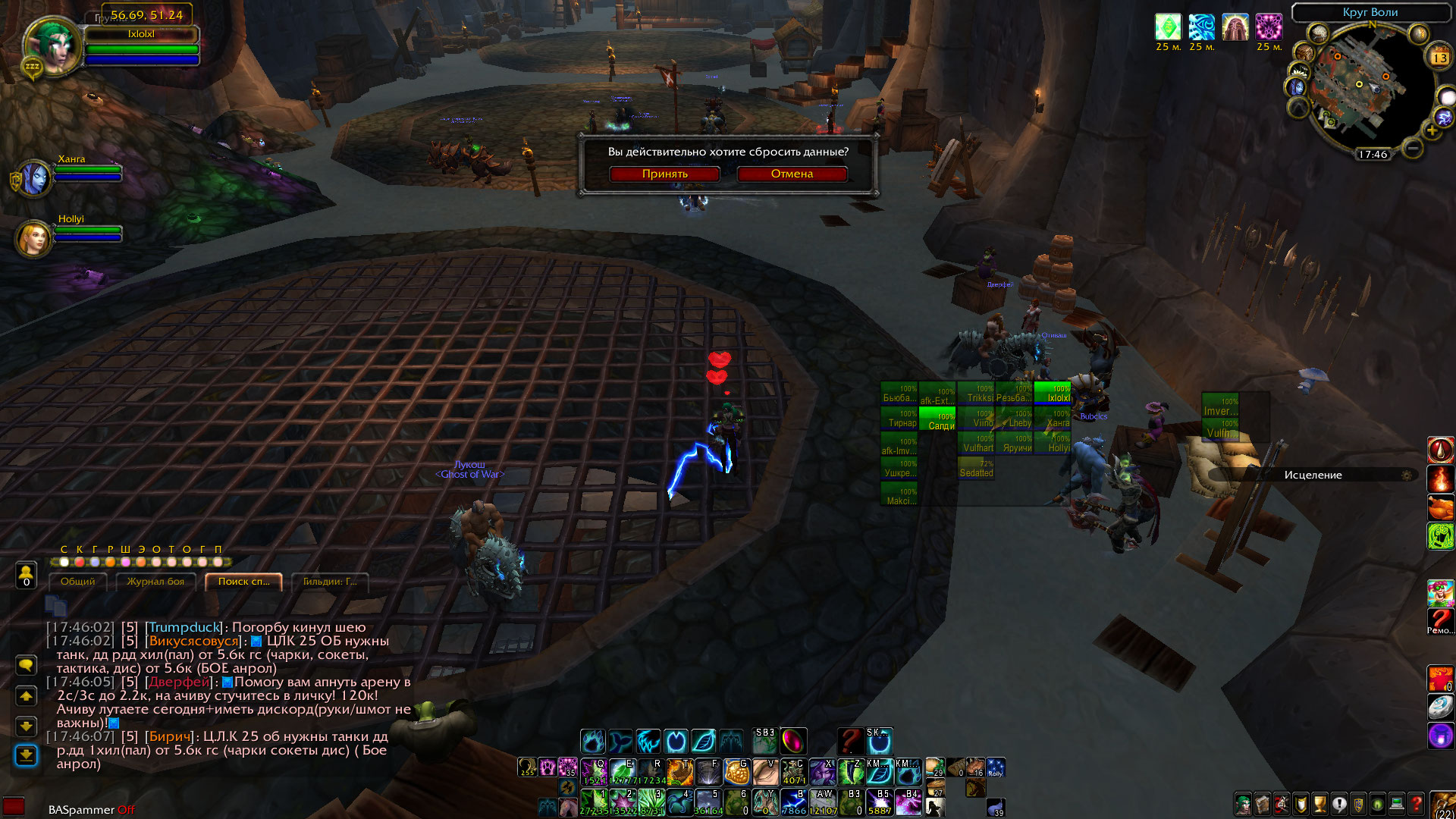Cancel the reset with the Отмена button

pos(792,174)
